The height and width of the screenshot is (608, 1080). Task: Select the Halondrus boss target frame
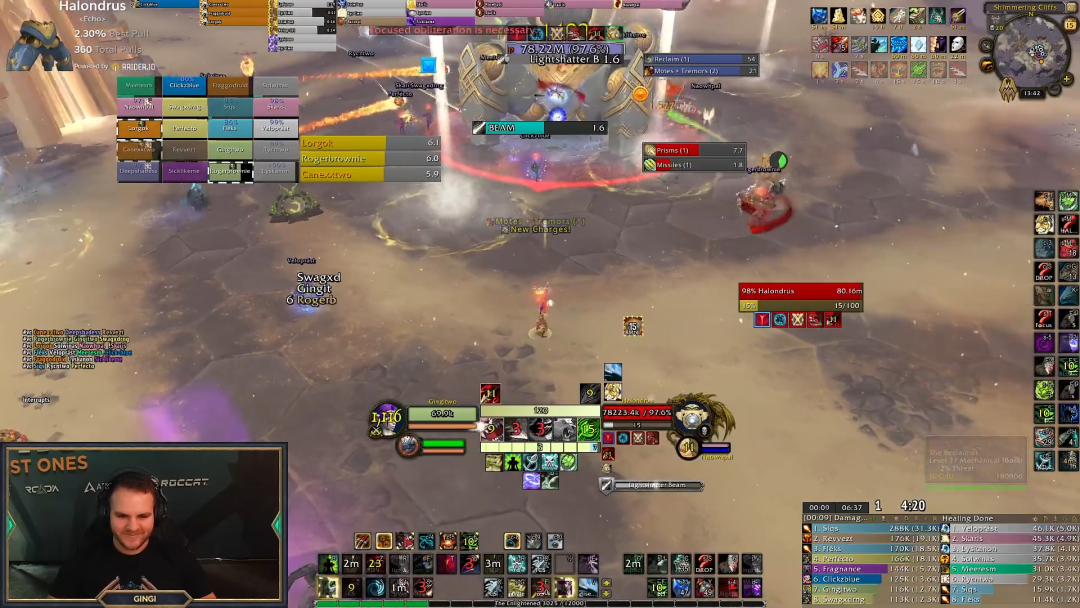point(800,291)
